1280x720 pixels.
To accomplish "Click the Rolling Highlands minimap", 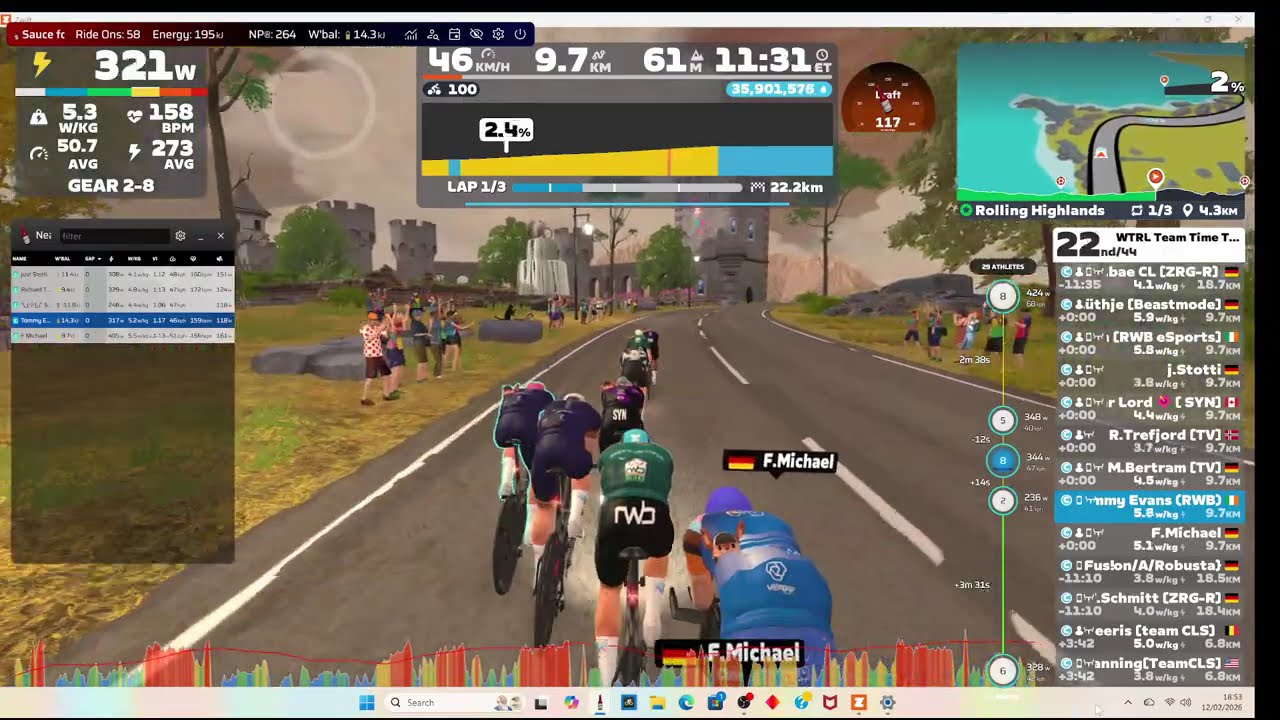I will 1100,120.
